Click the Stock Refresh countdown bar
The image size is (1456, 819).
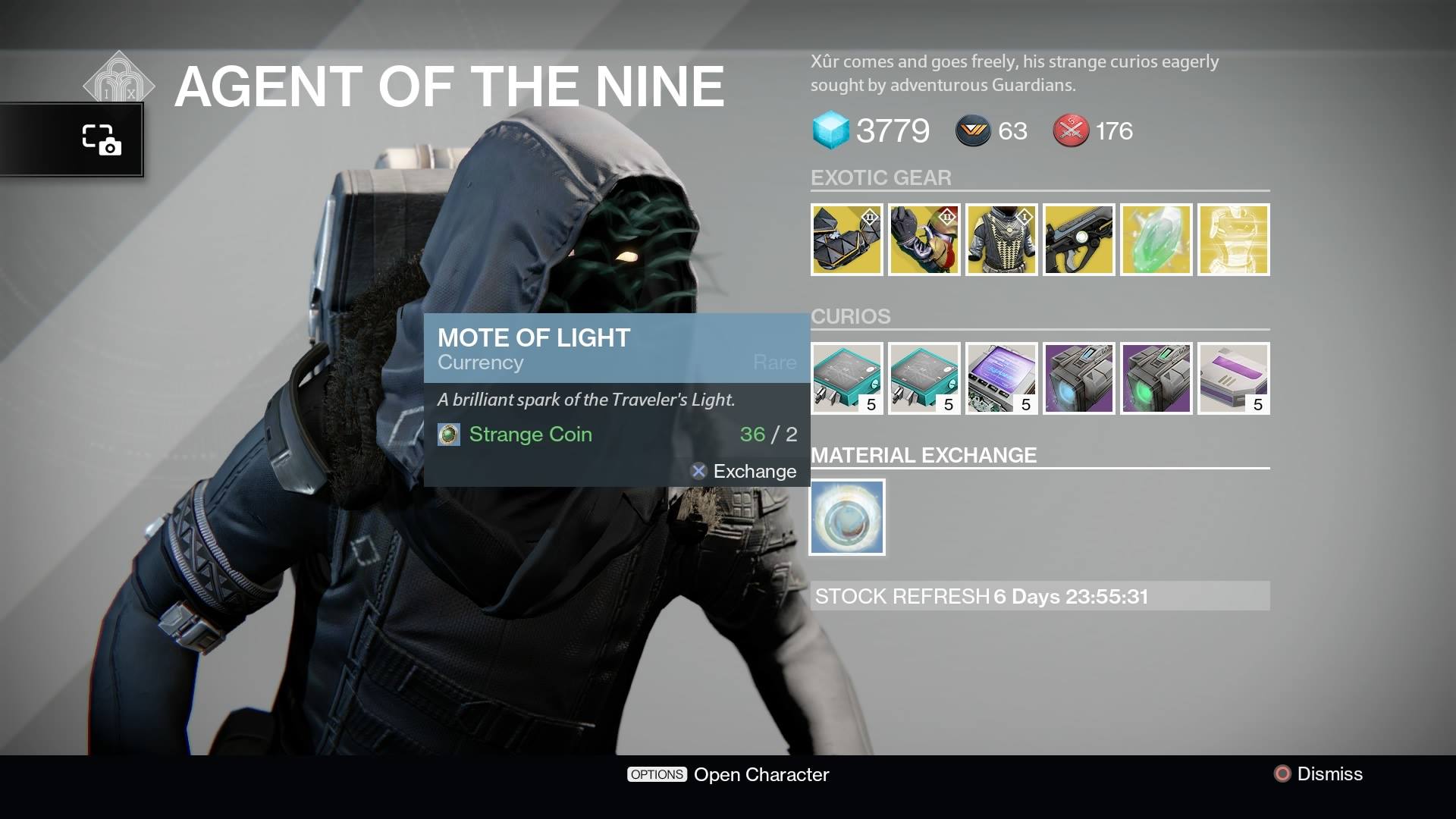(1041, 598)
